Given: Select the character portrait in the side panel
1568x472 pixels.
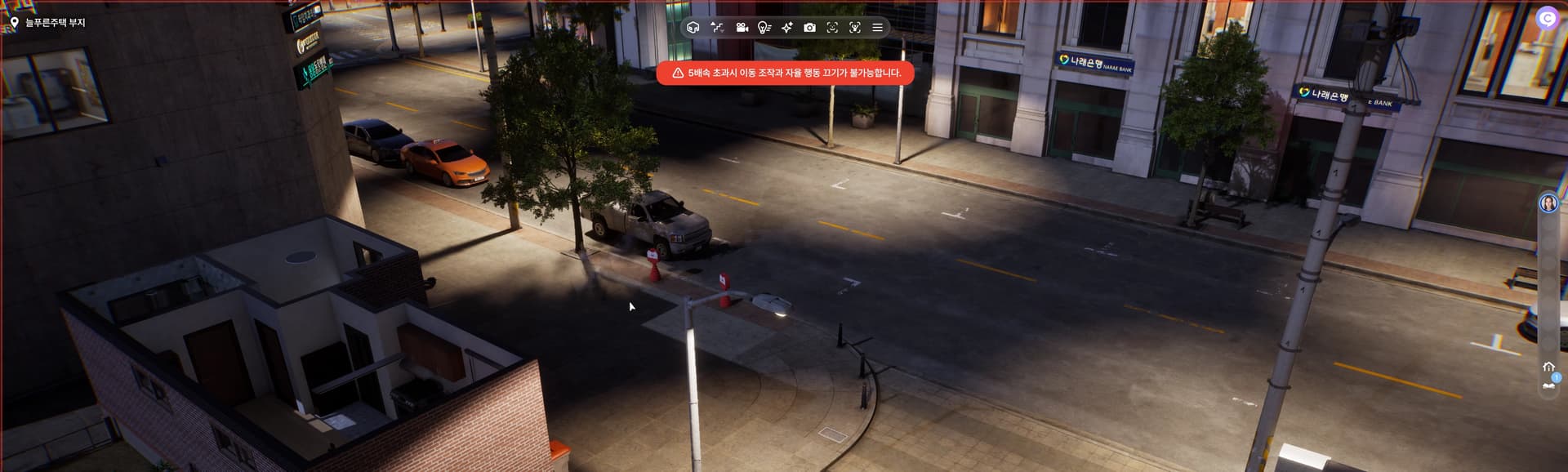Looking at the screenshot, I should [x=1548, y=203].
